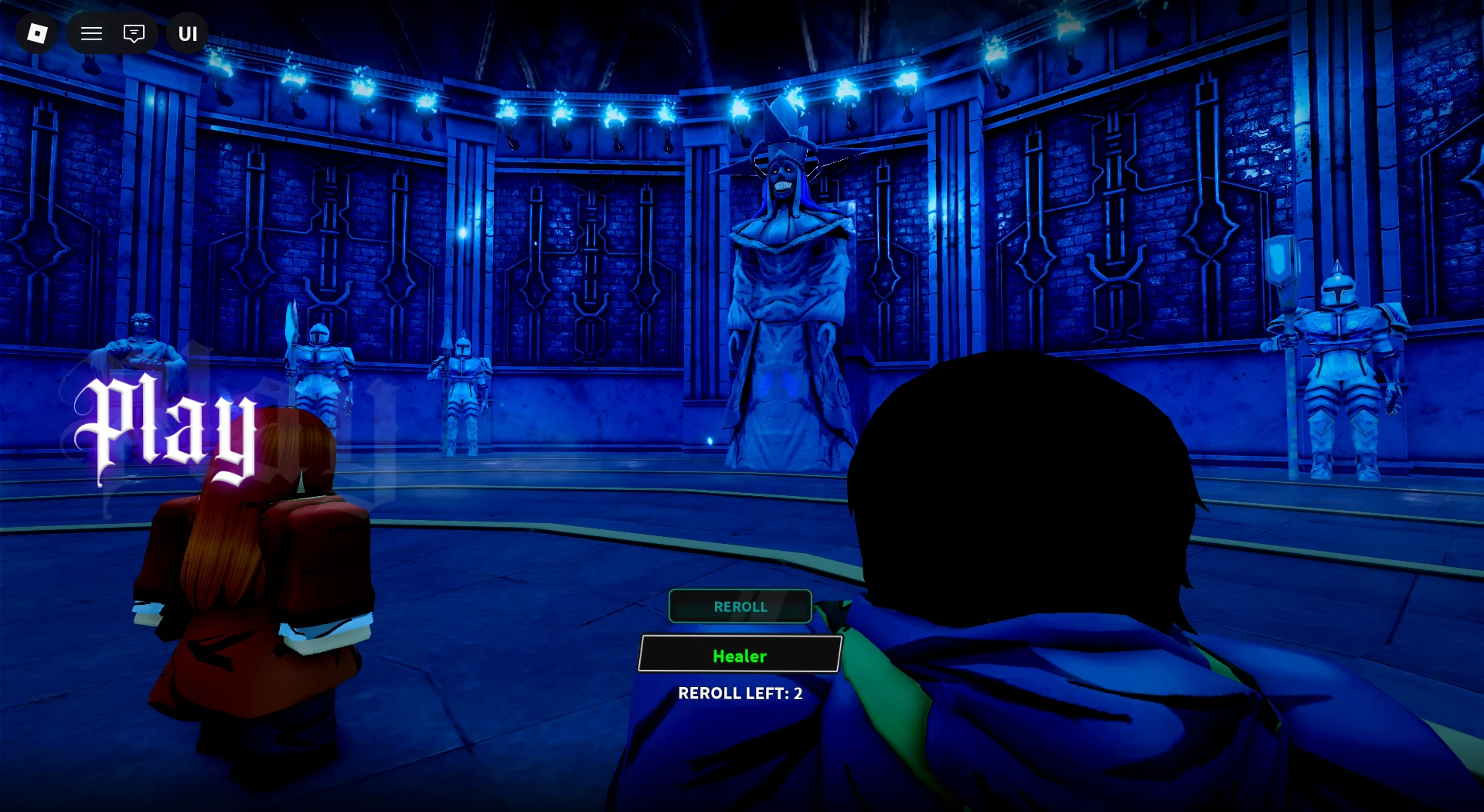Click the Roblox logo icon
Viewport: 1484px width, 812px height.
[36, 32]
